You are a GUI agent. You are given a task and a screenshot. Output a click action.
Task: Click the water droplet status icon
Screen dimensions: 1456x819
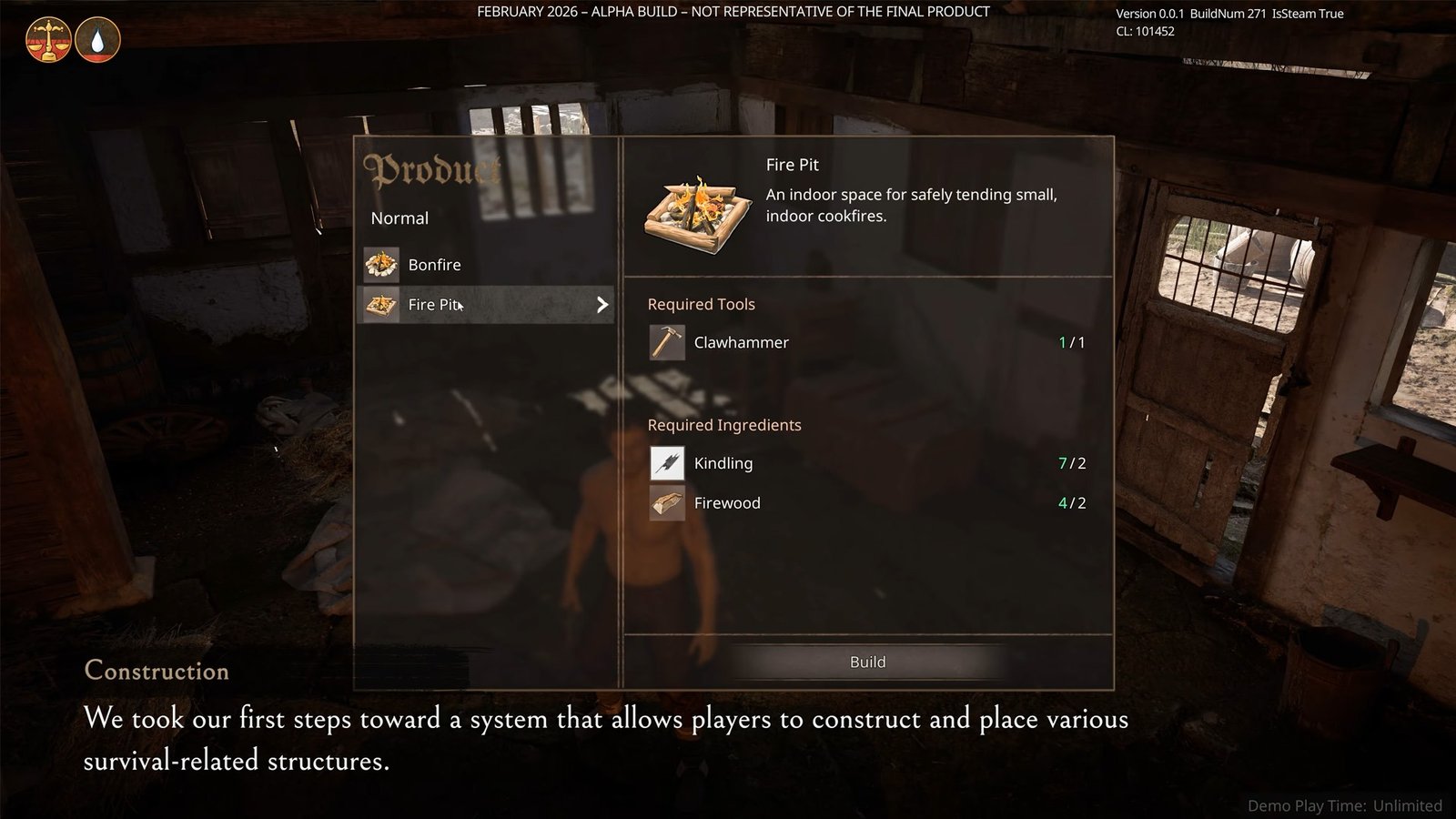point(97,40)
